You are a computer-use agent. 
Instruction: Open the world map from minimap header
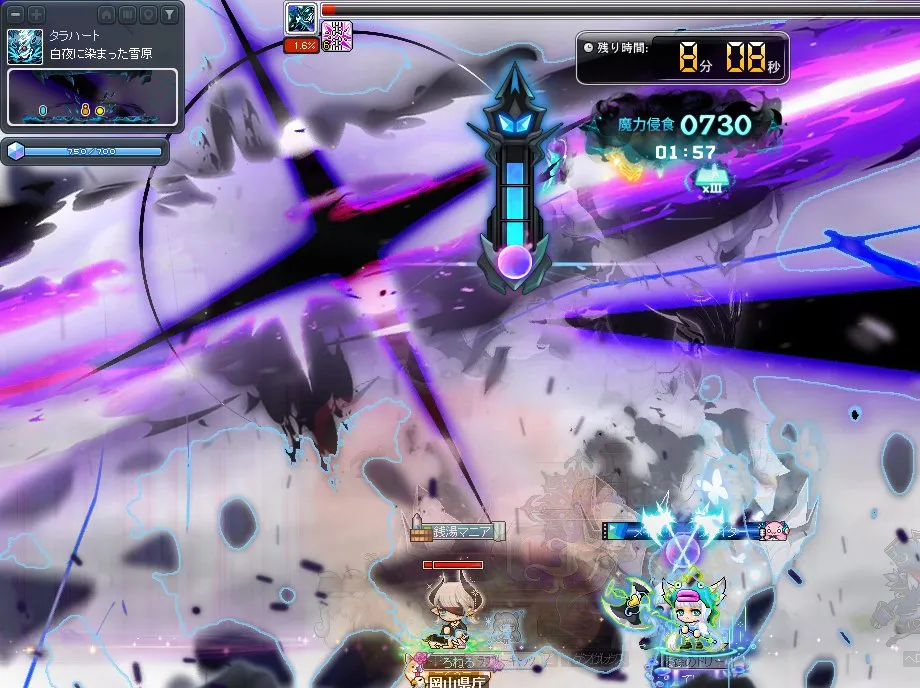click(127, 14)
